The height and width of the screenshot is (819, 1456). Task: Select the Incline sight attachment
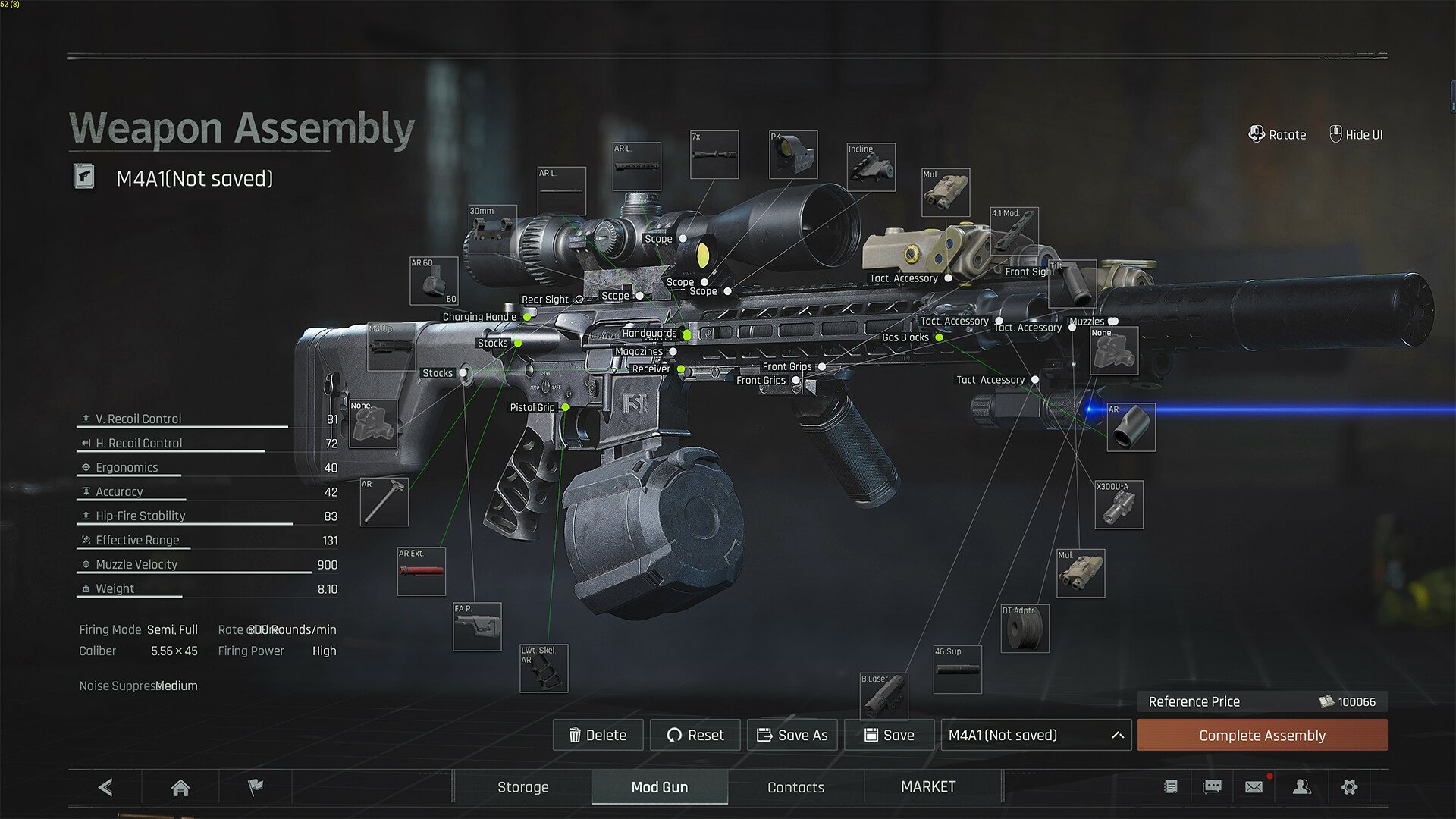coord(871,167)
